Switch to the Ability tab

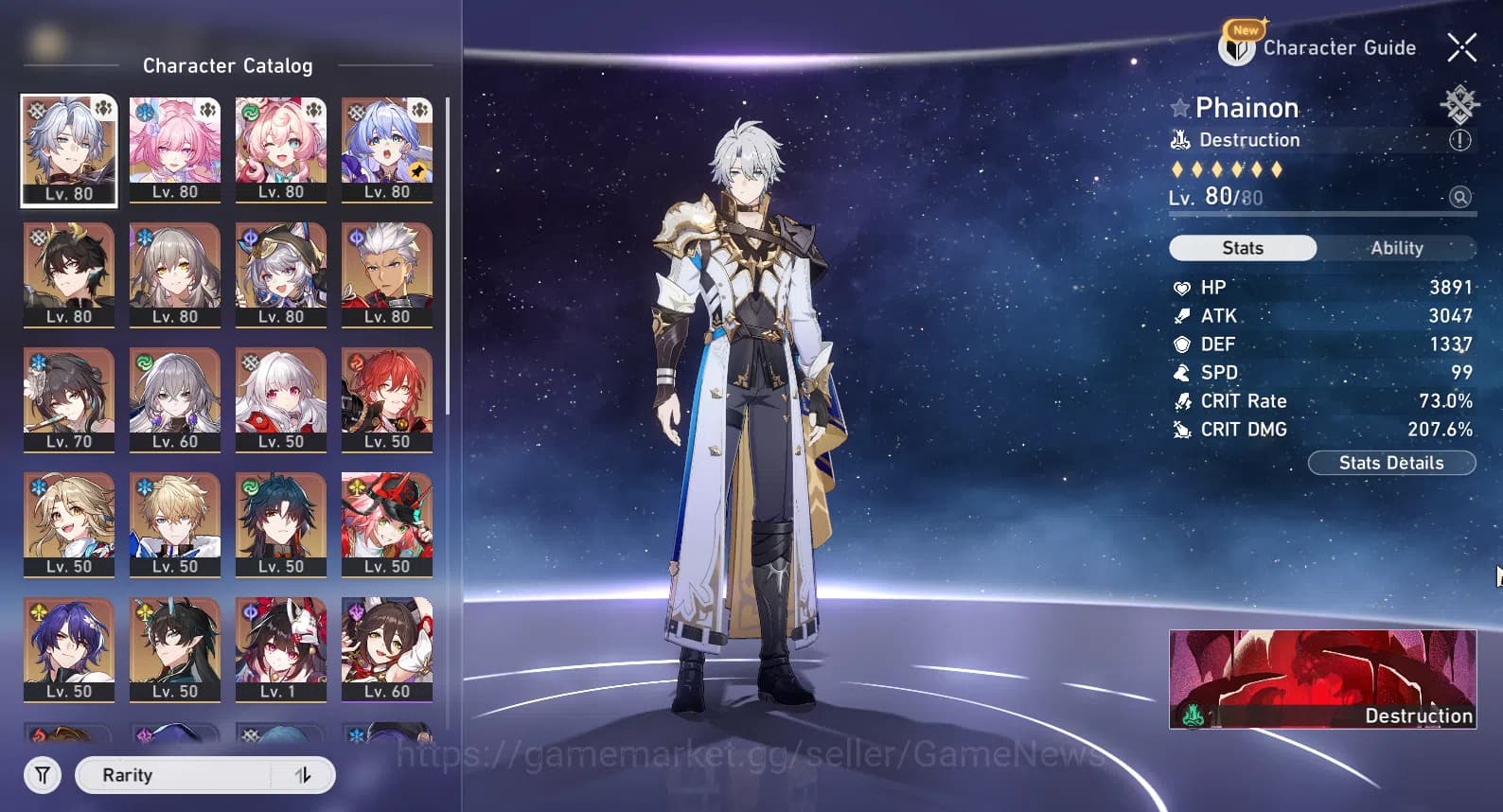[1398, 248]
